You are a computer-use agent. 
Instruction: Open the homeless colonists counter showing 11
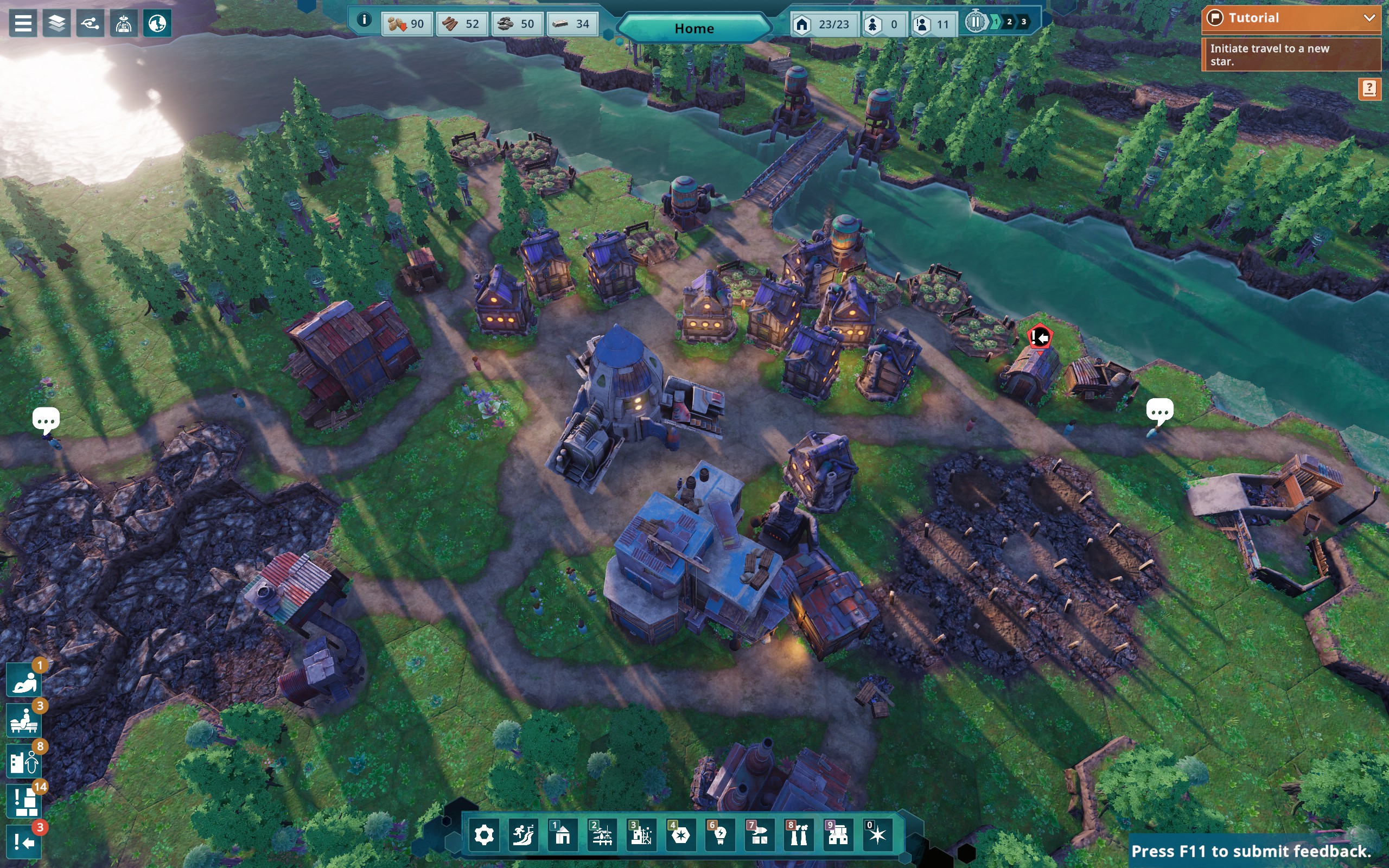coord(932,24)
